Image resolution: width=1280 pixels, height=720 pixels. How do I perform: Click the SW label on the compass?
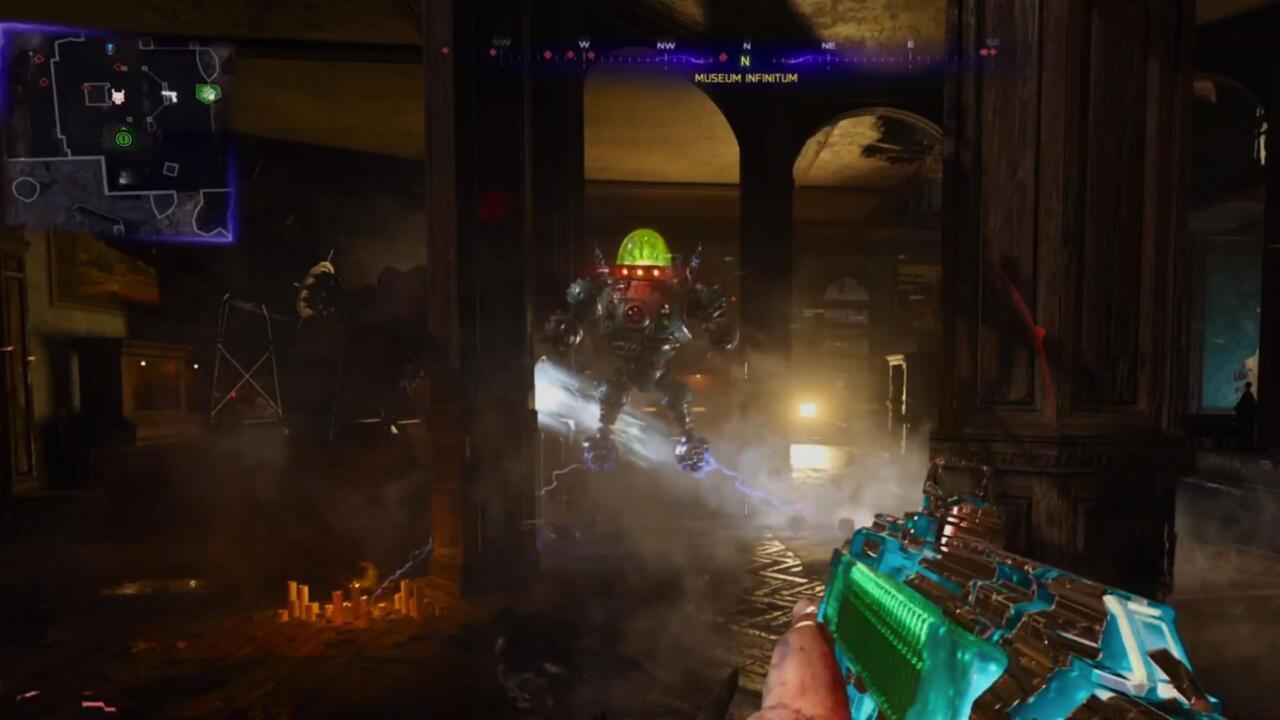click(500, 42)
